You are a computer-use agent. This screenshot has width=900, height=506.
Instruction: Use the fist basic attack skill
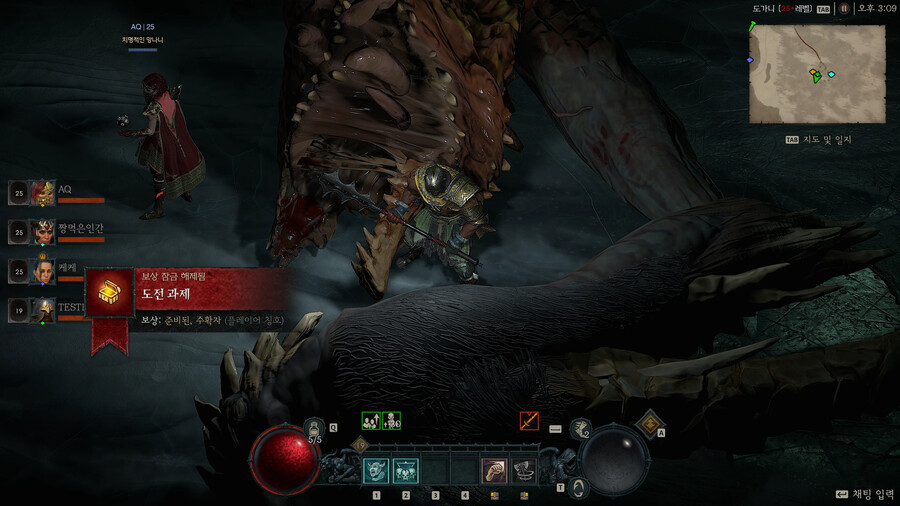(495, 470)
